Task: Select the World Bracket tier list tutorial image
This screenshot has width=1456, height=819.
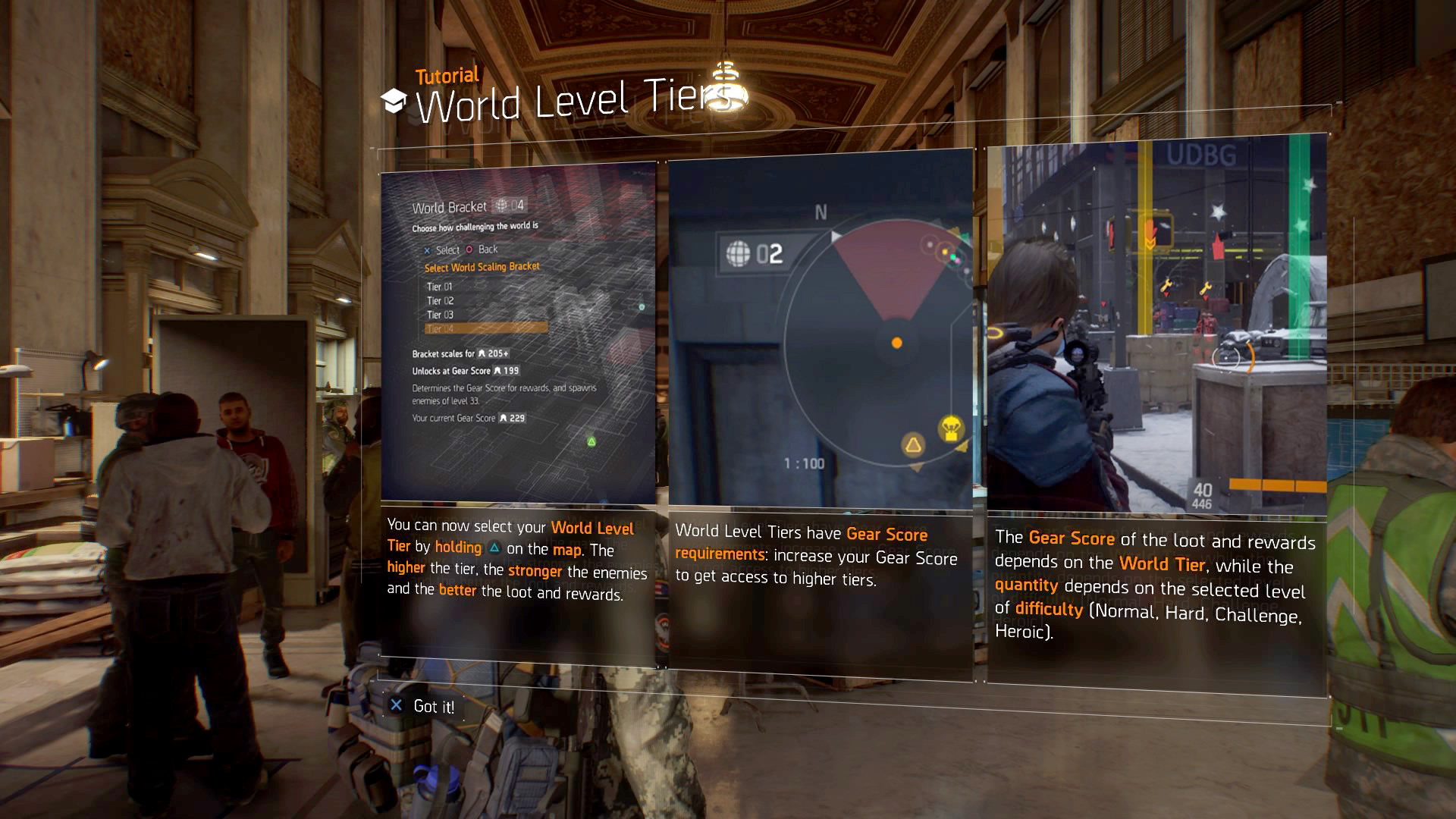Action: (518, 334)
